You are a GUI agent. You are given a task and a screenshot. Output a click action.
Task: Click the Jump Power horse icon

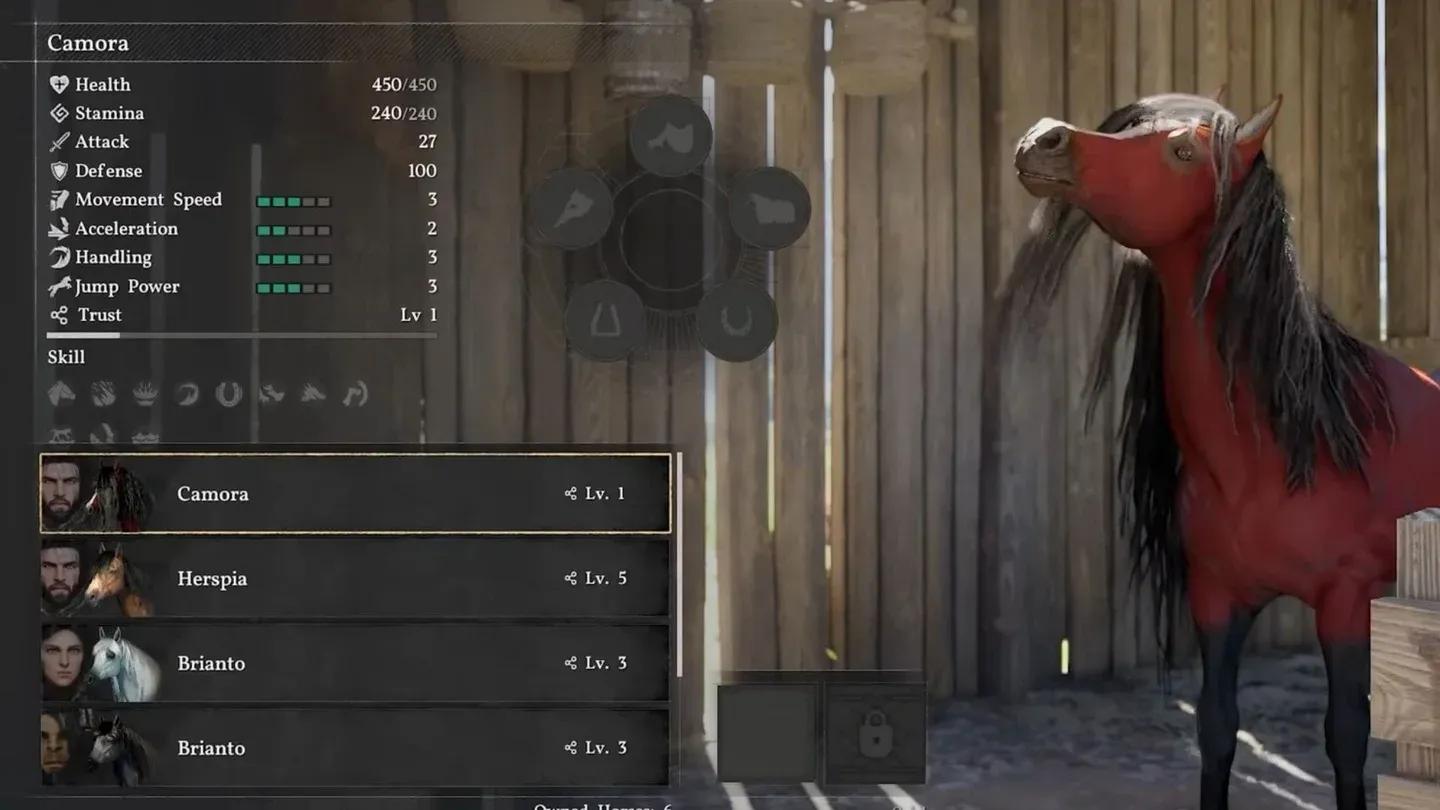[x=58, y=287]
